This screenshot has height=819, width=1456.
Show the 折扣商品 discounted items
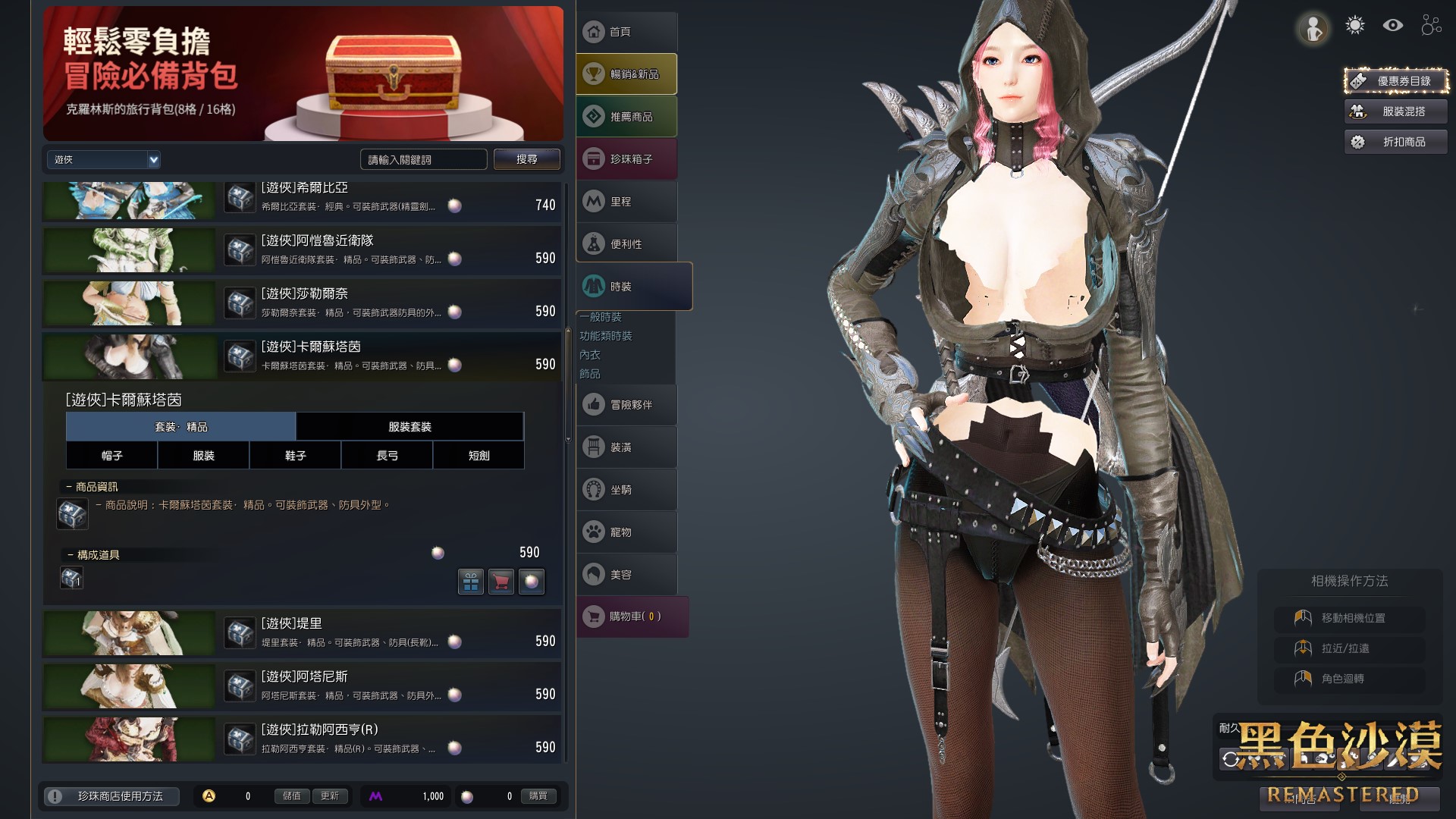[x=1395, y=142]
